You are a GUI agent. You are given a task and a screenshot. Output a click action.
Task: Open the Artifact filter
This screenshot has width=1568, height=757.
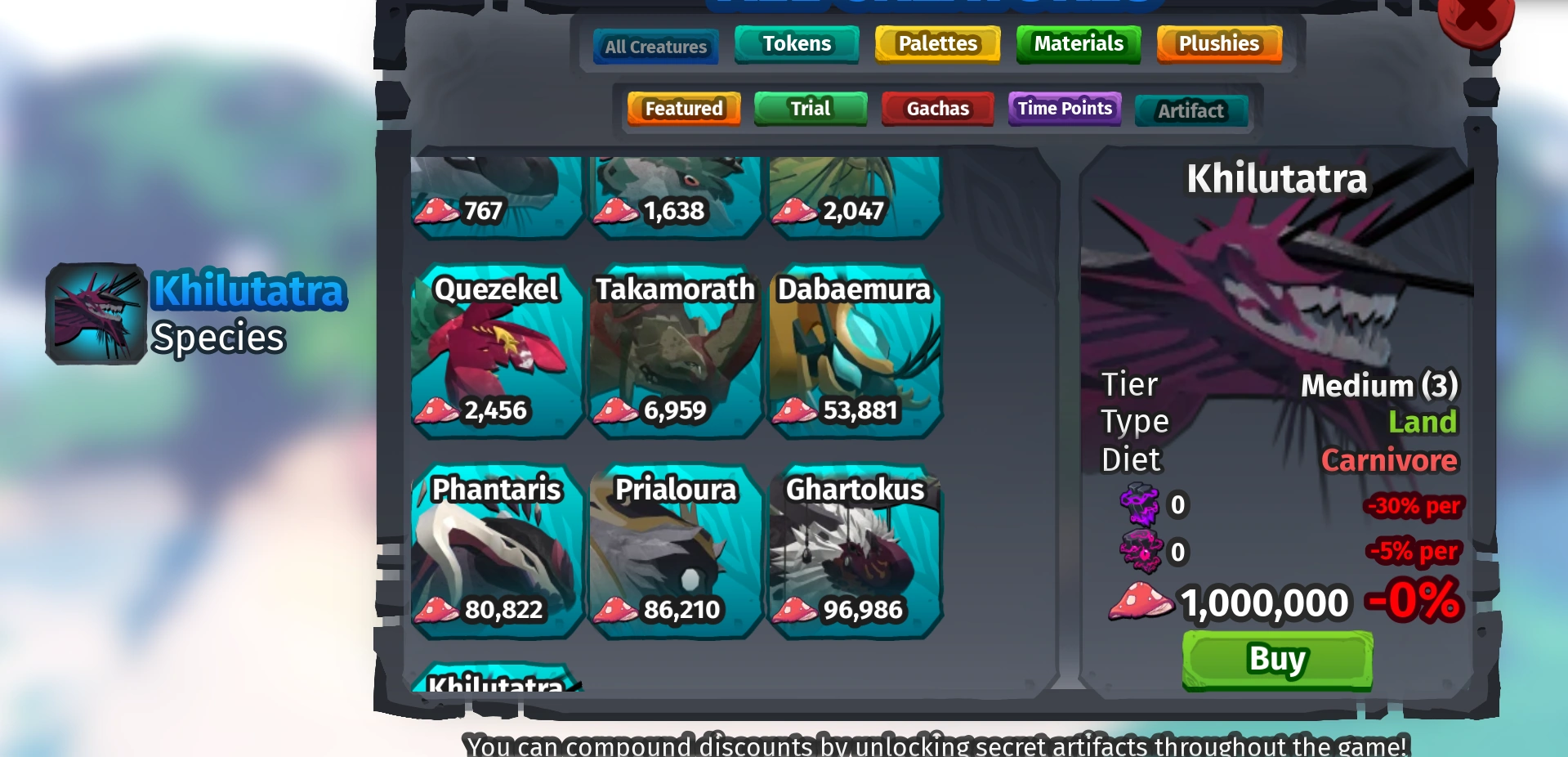click(1191, 110)
